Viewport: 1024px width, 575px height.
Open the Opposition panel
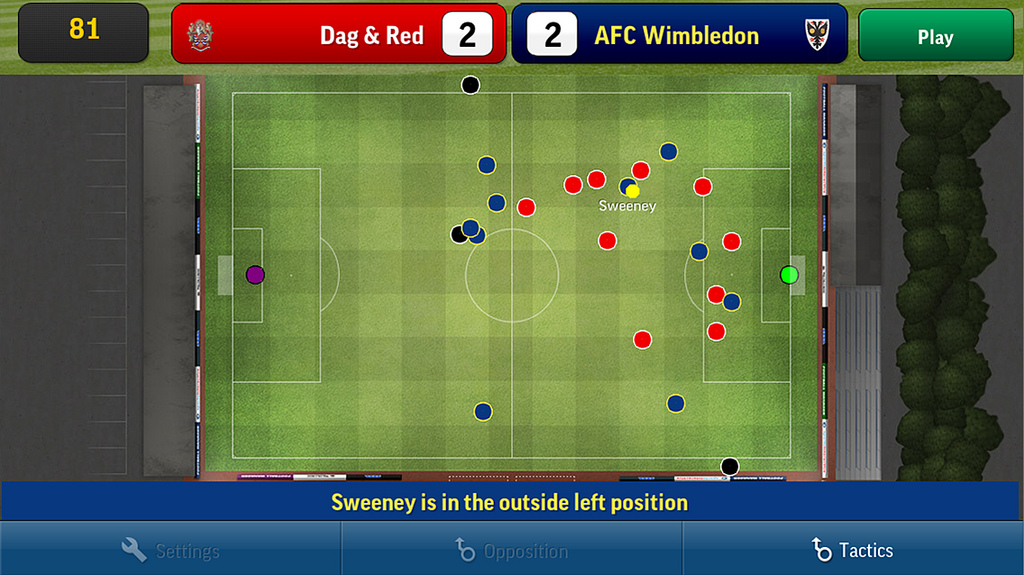(511, 550)
